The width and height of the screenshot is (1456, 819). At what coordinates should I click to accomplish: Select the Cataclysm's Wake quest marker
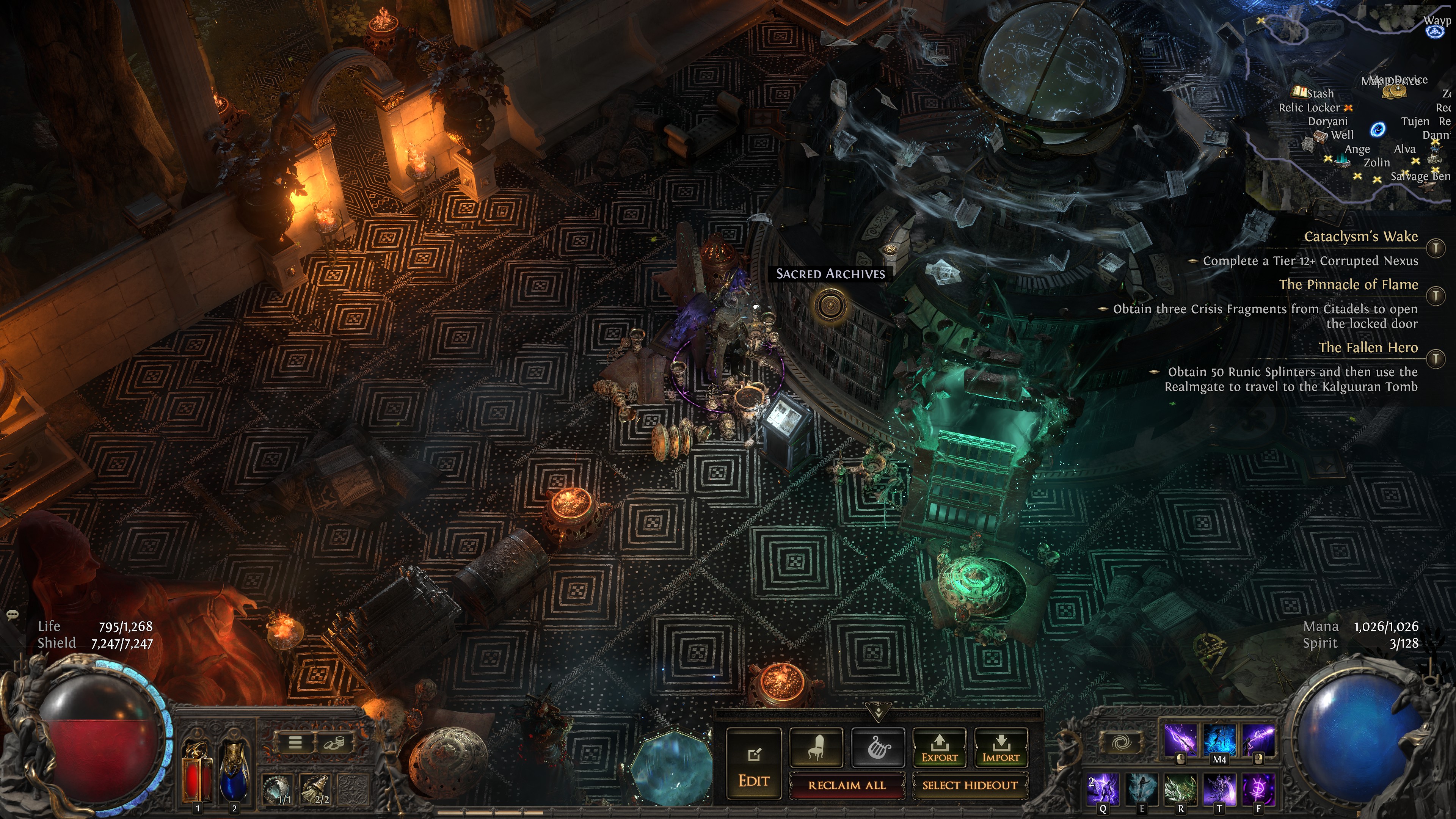point(1436,248)
